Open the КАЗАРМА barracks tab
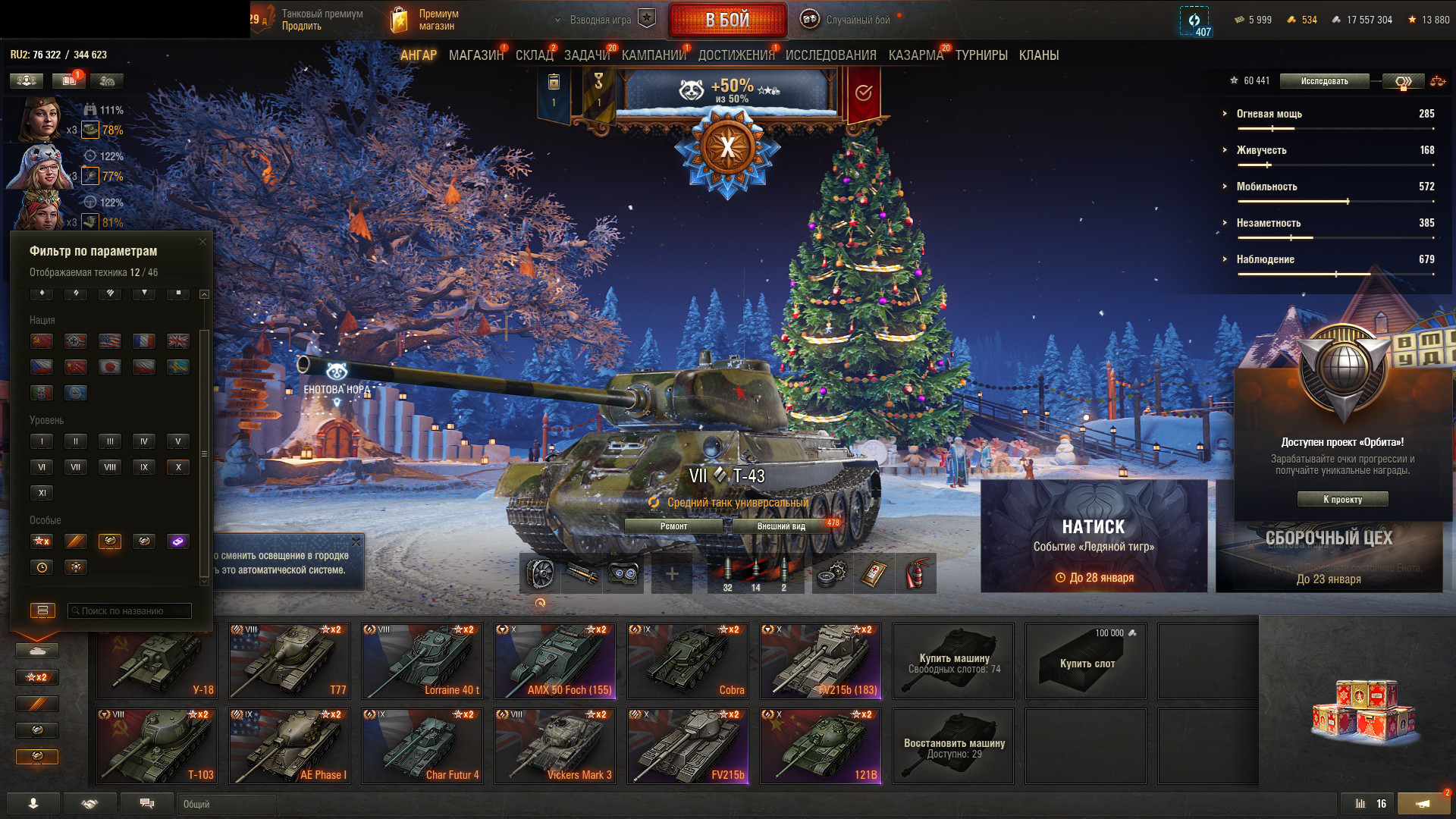Image resolution: width=1456 pixels, height=819 pixels. pos(915,55)
